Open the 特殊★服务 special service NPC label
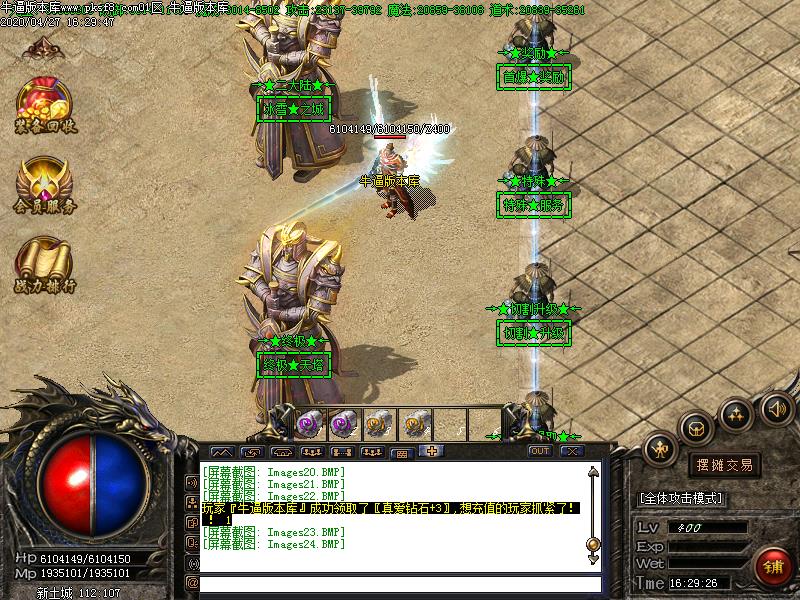This screenshot has width=800, height=600. (534, 205)
